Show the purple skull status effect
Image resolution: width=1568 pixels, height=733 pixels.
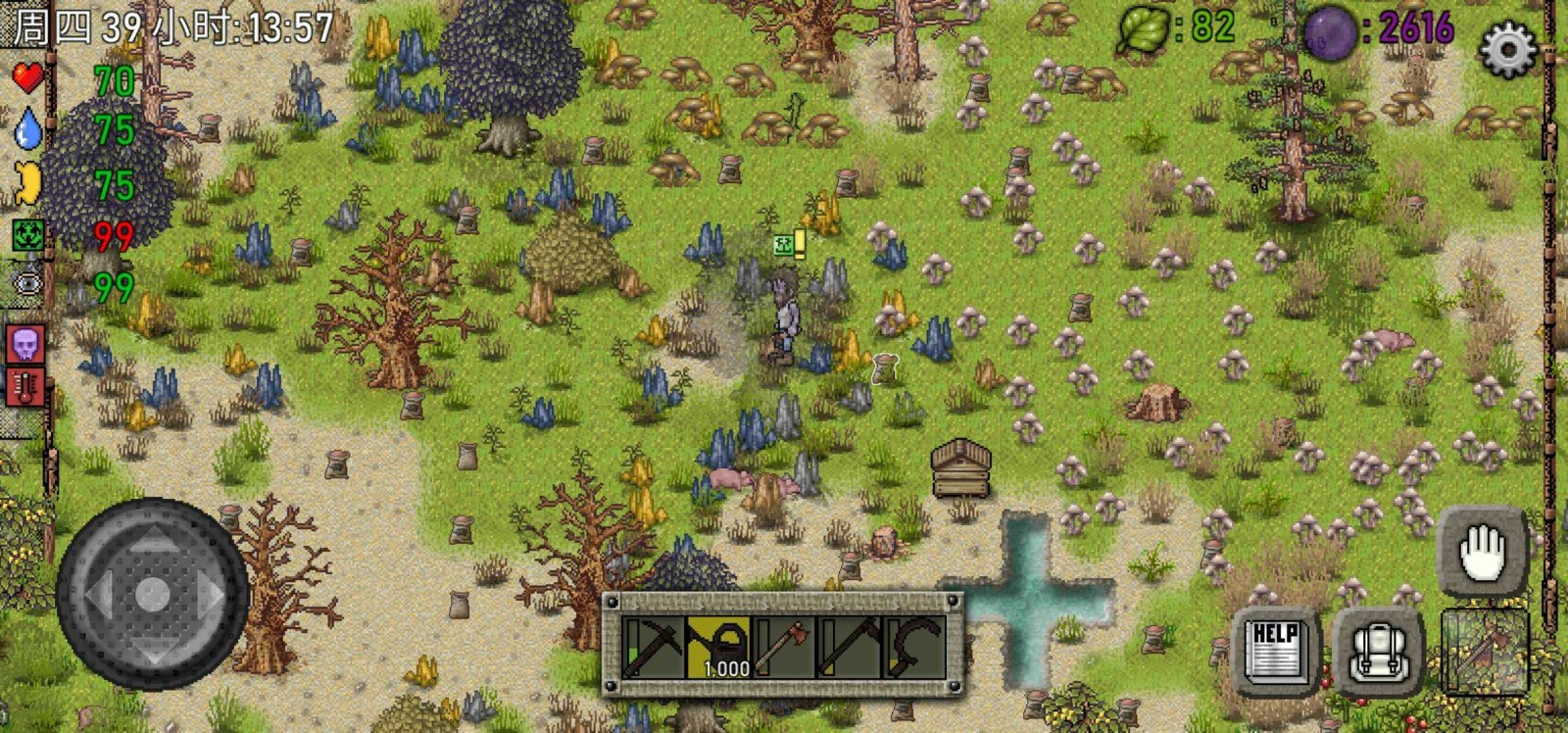tap(25, 344)
